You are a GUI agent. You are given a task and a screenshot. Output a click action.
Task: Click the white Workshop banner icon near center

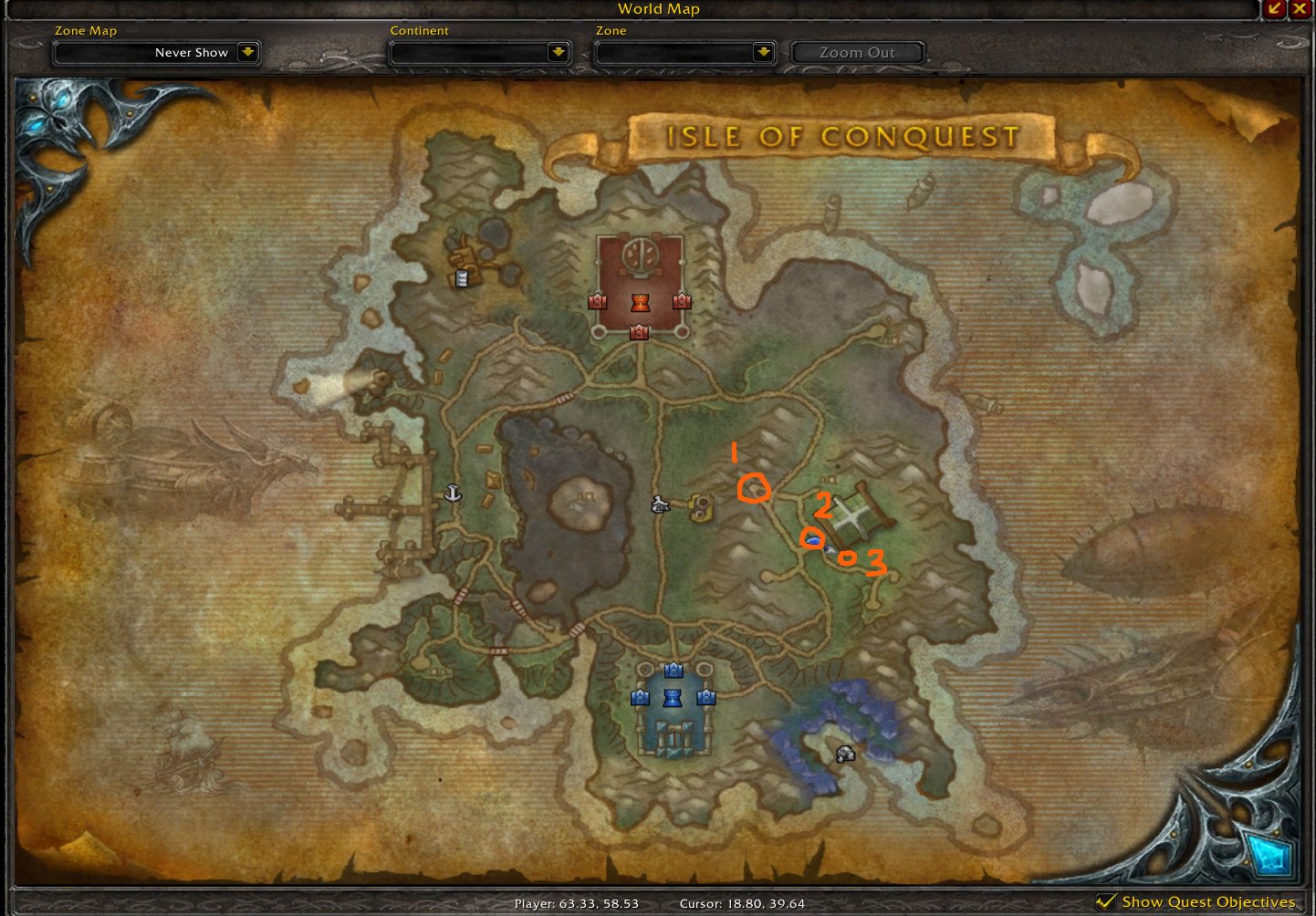(660, 505)
